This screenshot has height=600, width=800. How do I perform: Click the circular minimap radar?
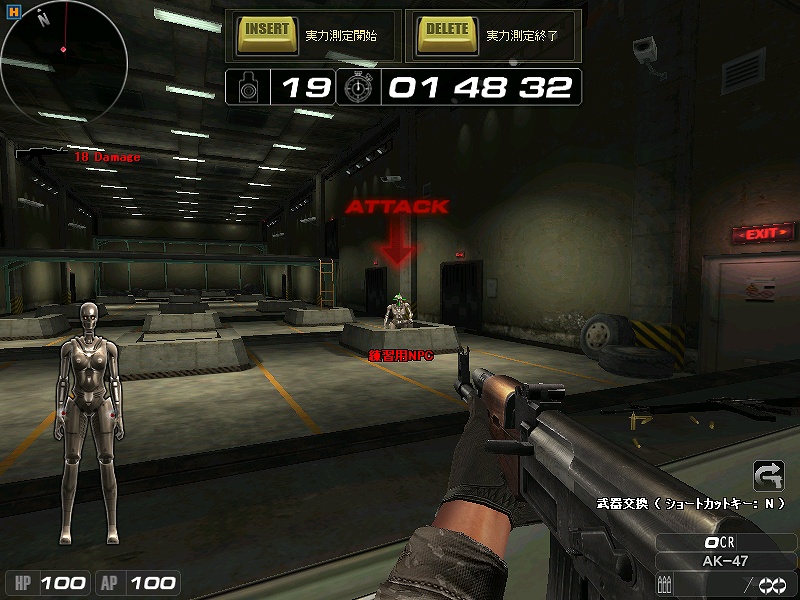coord(63,60)
